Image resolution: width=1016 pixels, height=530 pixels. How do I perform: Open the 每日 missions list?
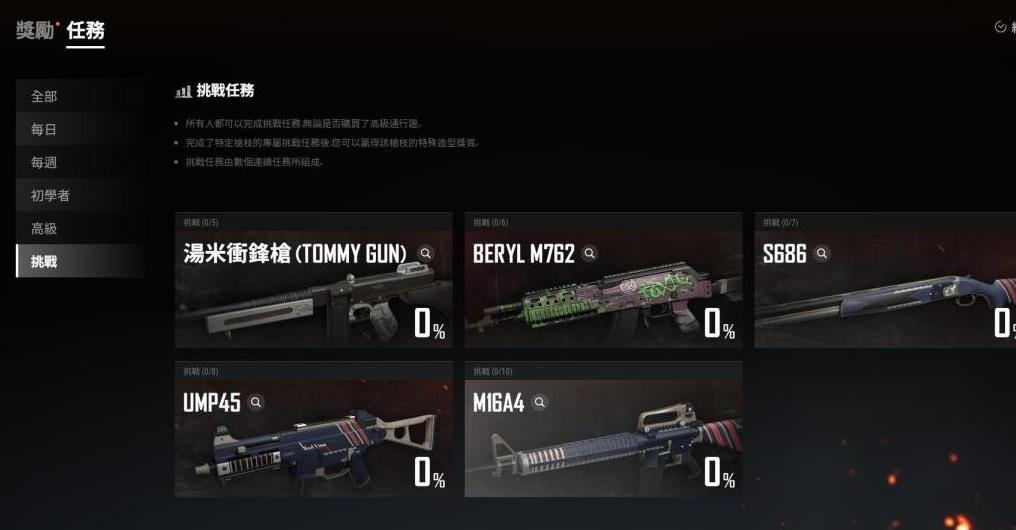pyautogui.click(x=45, y=129)
